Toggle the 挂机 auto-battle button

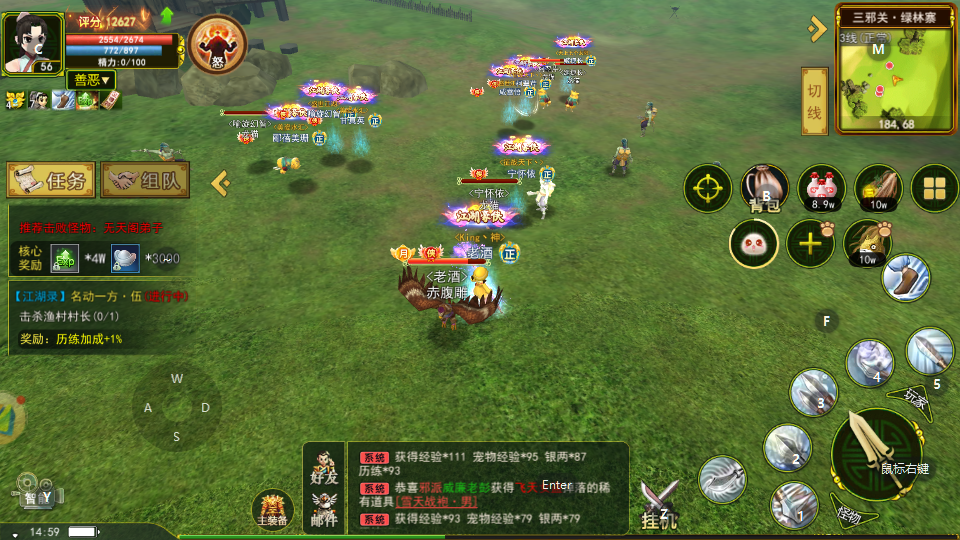coord(660,503)
